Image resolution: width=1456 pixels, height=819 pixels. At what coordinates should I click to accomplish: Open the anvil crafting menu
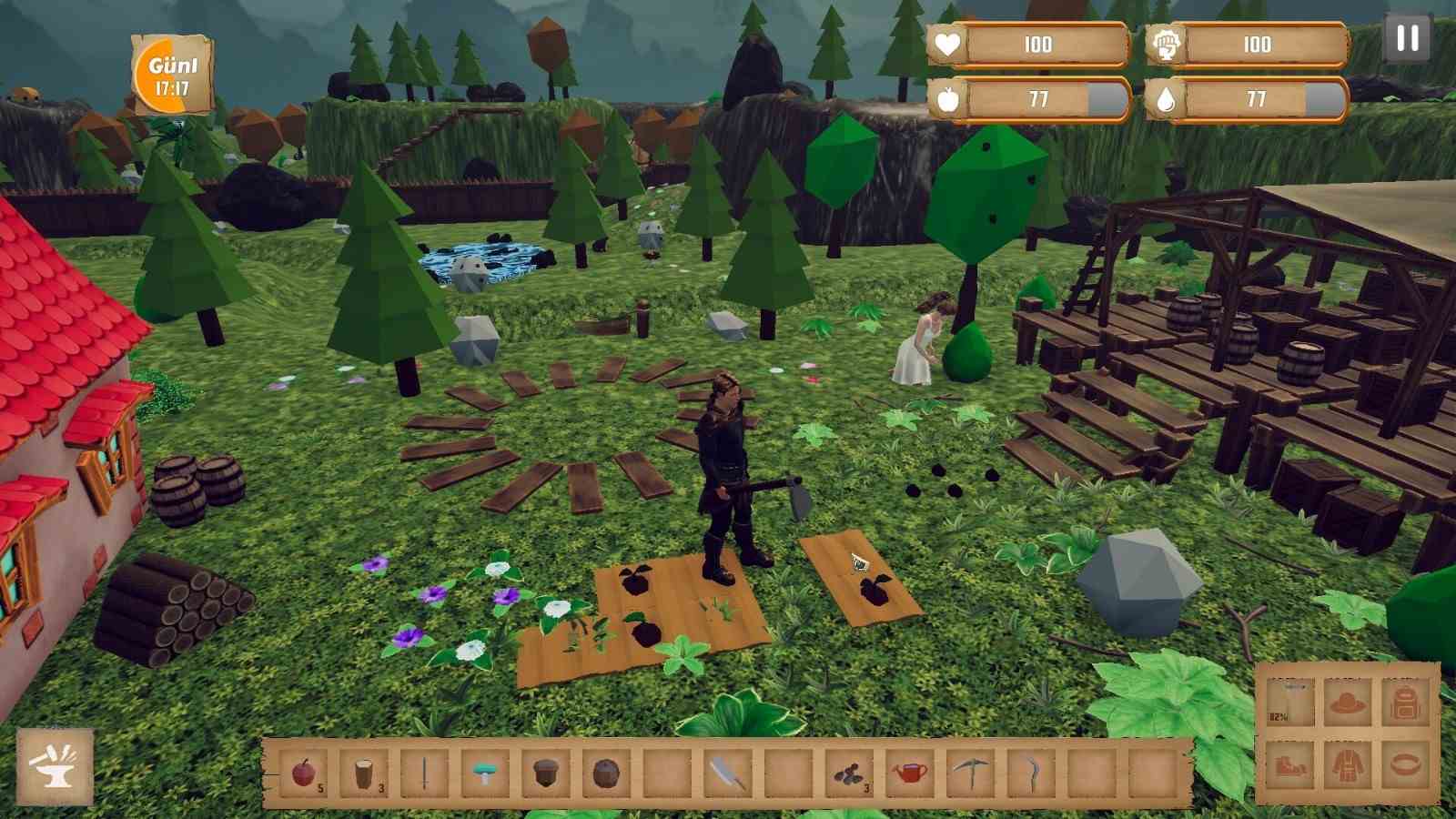(x=55, y=766)
